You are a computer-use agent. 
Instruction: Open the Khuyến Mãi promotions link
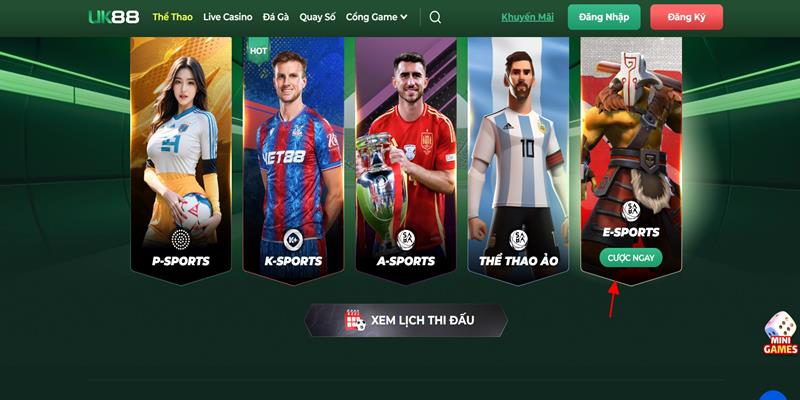click(x=526, y=17)
